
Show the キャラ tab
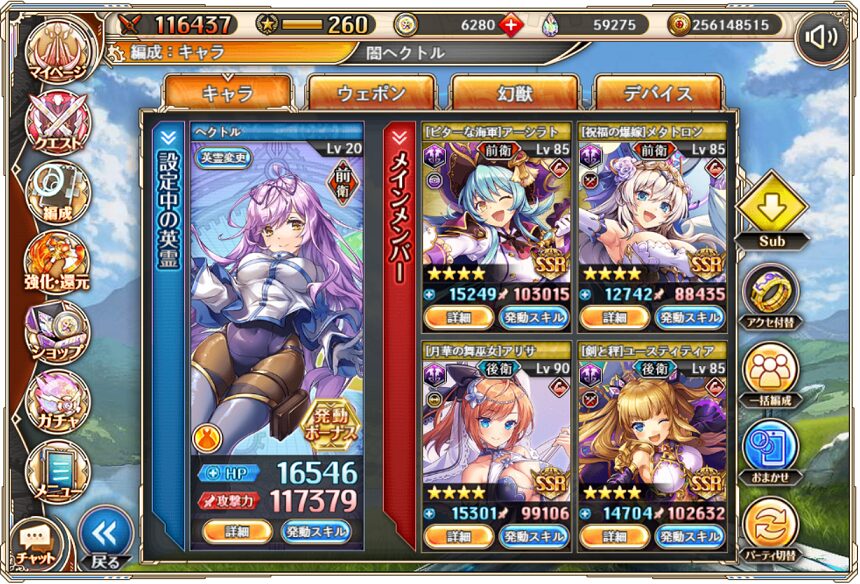tap(228, 94)
